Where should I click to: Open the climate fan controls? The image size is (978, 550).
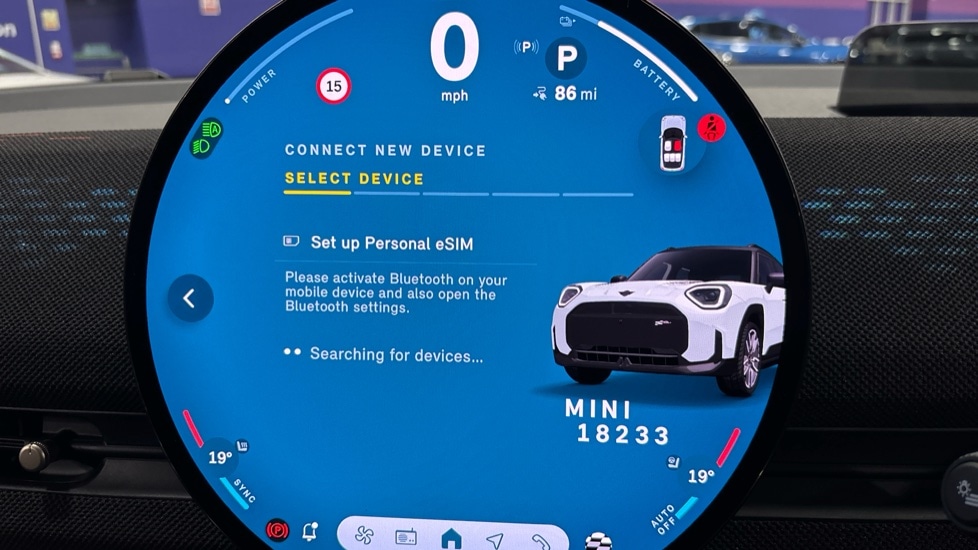[364, 538]
